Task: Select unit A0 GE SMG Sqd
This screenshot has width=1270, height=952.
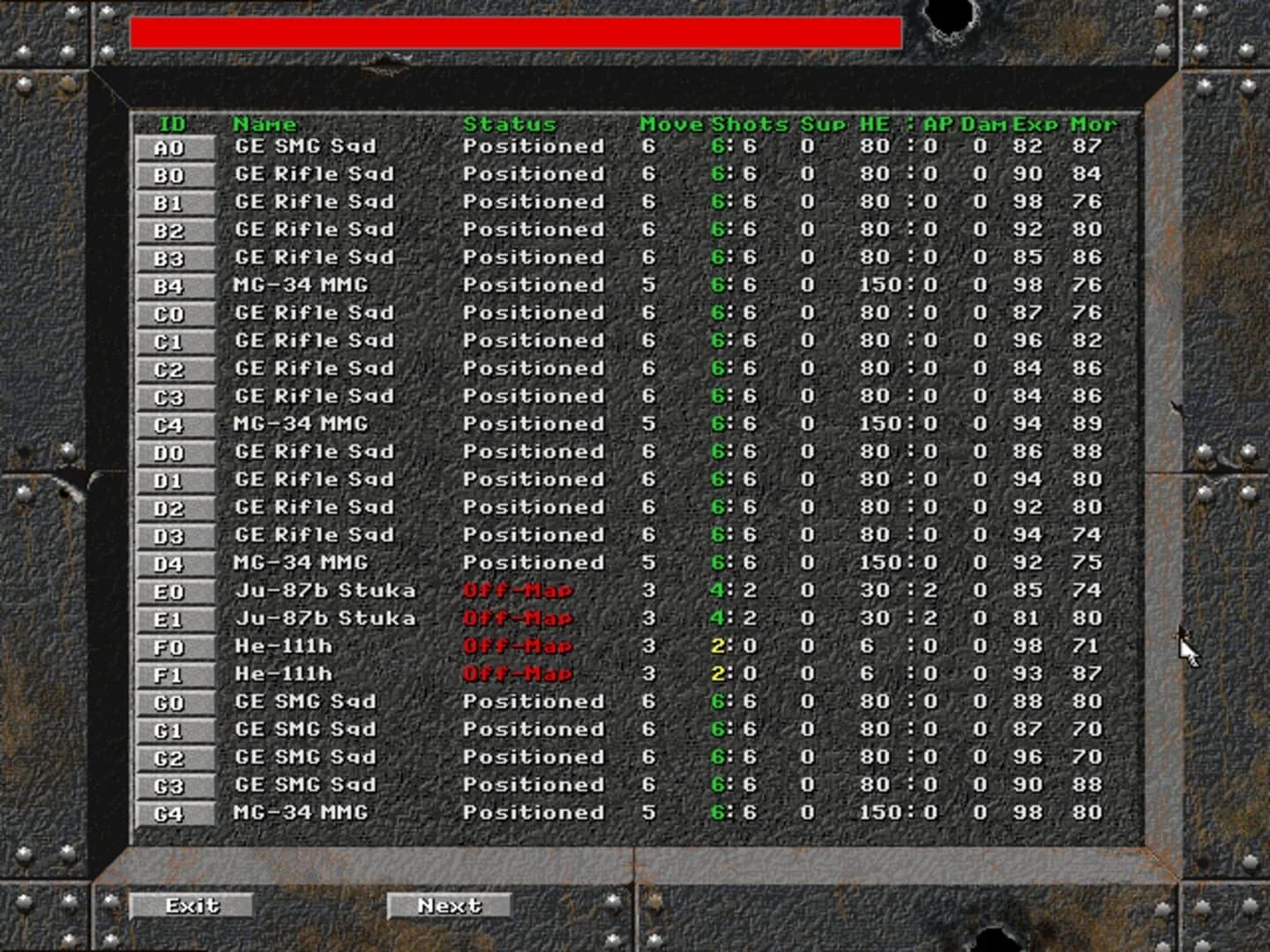Action: pyautogui.click(x=174, y=146)
